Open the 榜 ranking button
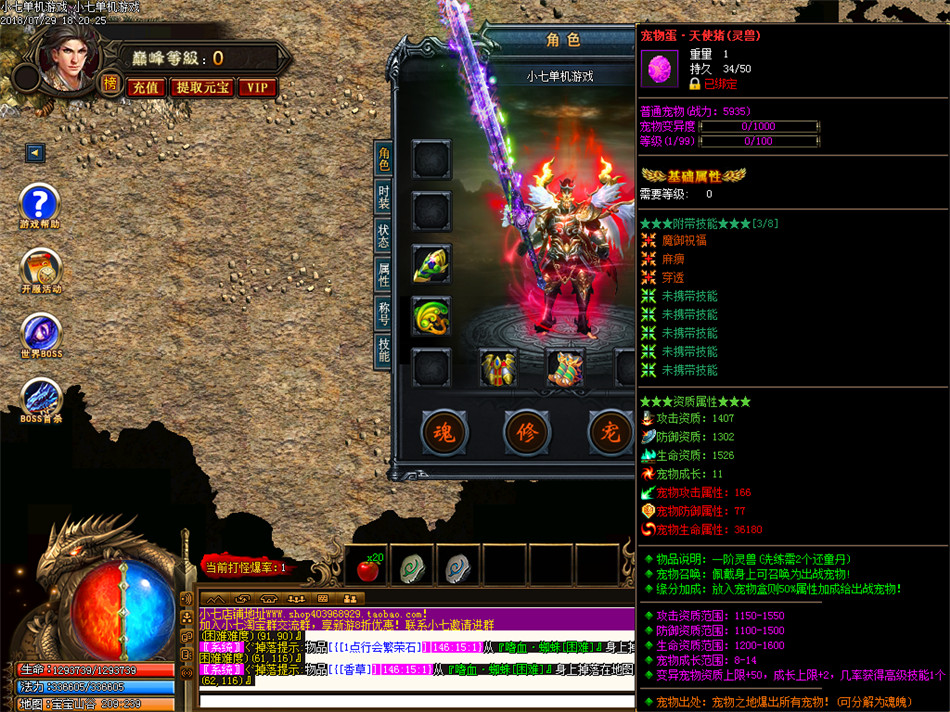Screen dimensions: 950x712 [110, 86]
